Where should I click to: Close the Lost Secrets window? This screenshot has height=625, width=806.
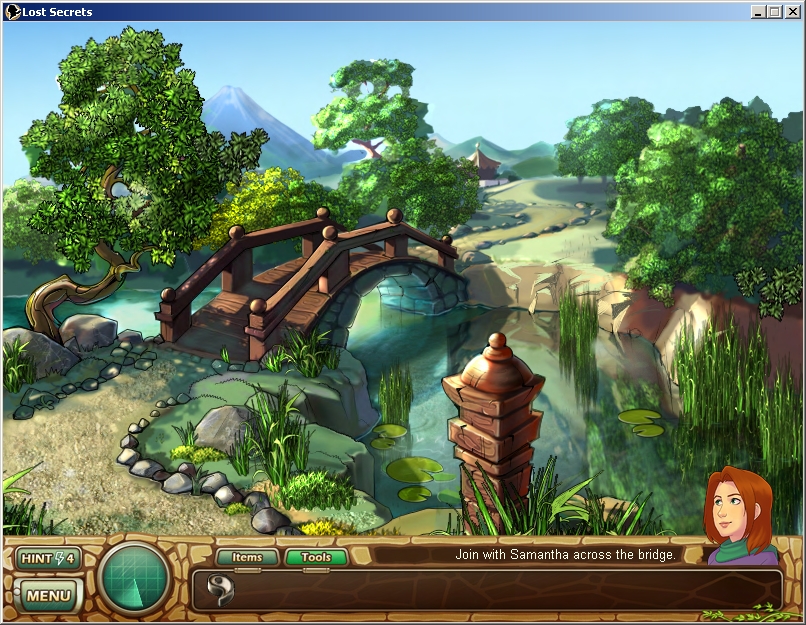pos(790,11)
